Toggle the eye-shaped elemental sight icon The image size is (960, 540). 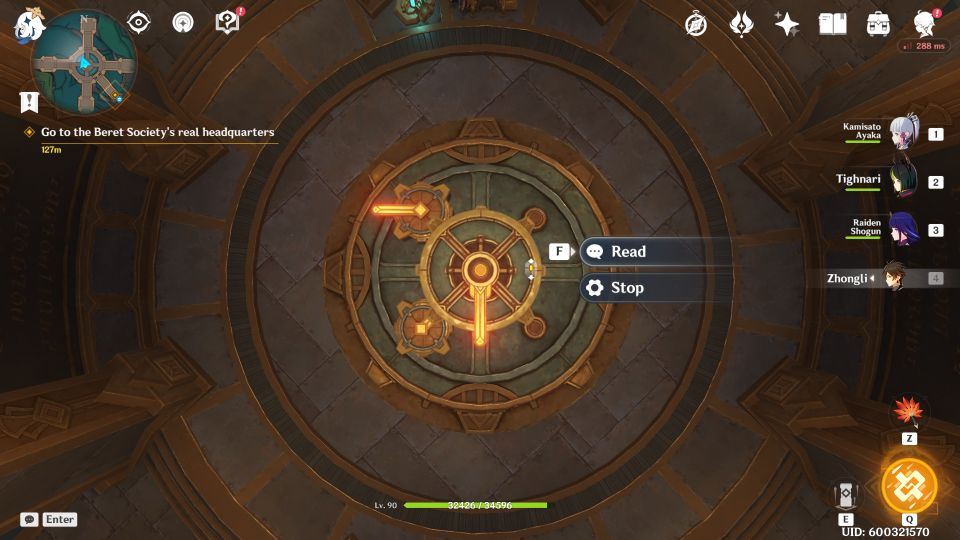pyautogui.click(x=138, y=22)
